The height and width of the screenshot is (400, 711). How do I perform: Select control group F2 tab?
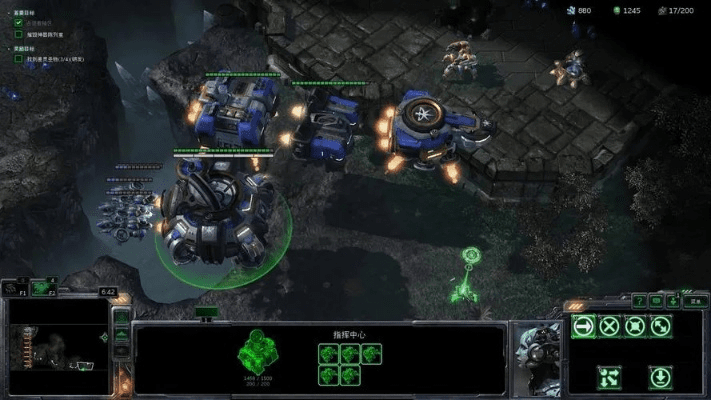click(x=42, y=288)
